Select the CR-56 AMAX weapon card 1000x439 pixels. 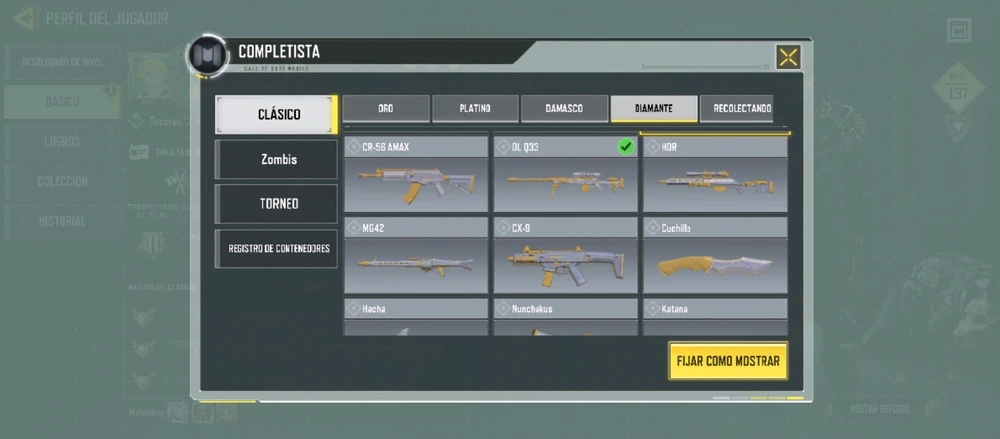[x=416, y=175]
